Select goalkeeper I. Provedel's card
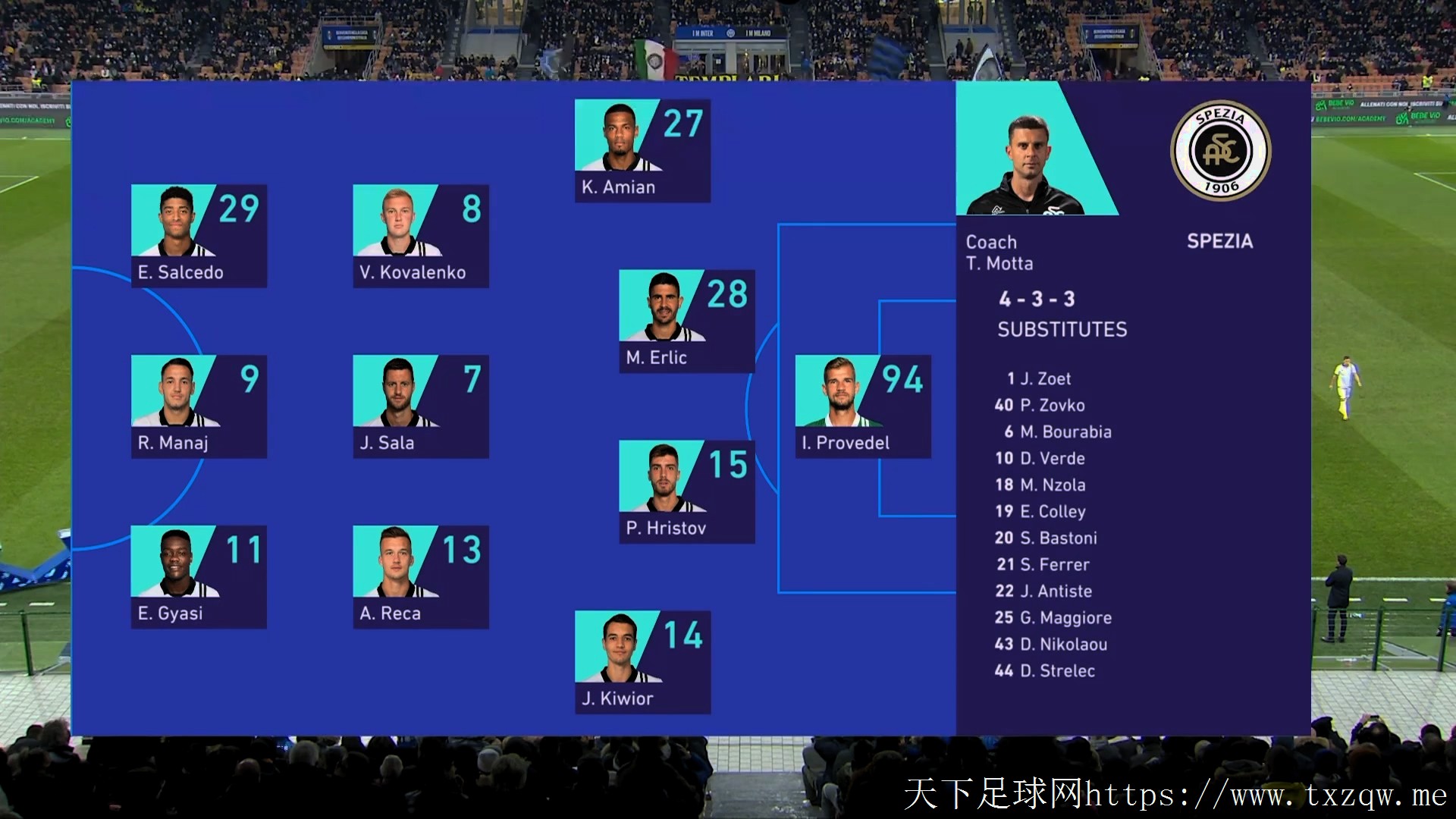 coord(862,406)
